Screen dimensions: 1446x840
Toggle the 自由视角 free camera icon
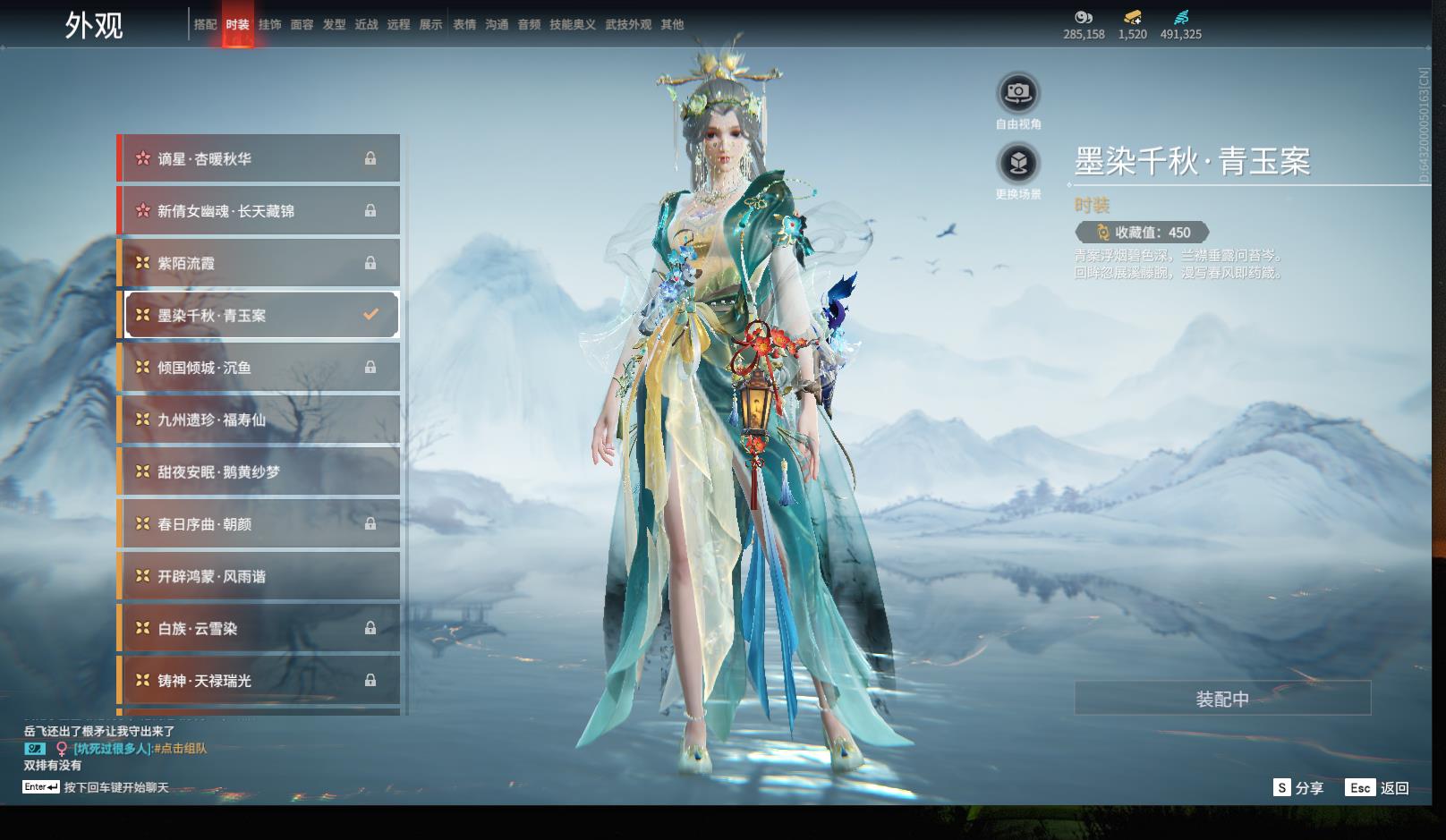pyautogui.click(x=1018, y=93)
